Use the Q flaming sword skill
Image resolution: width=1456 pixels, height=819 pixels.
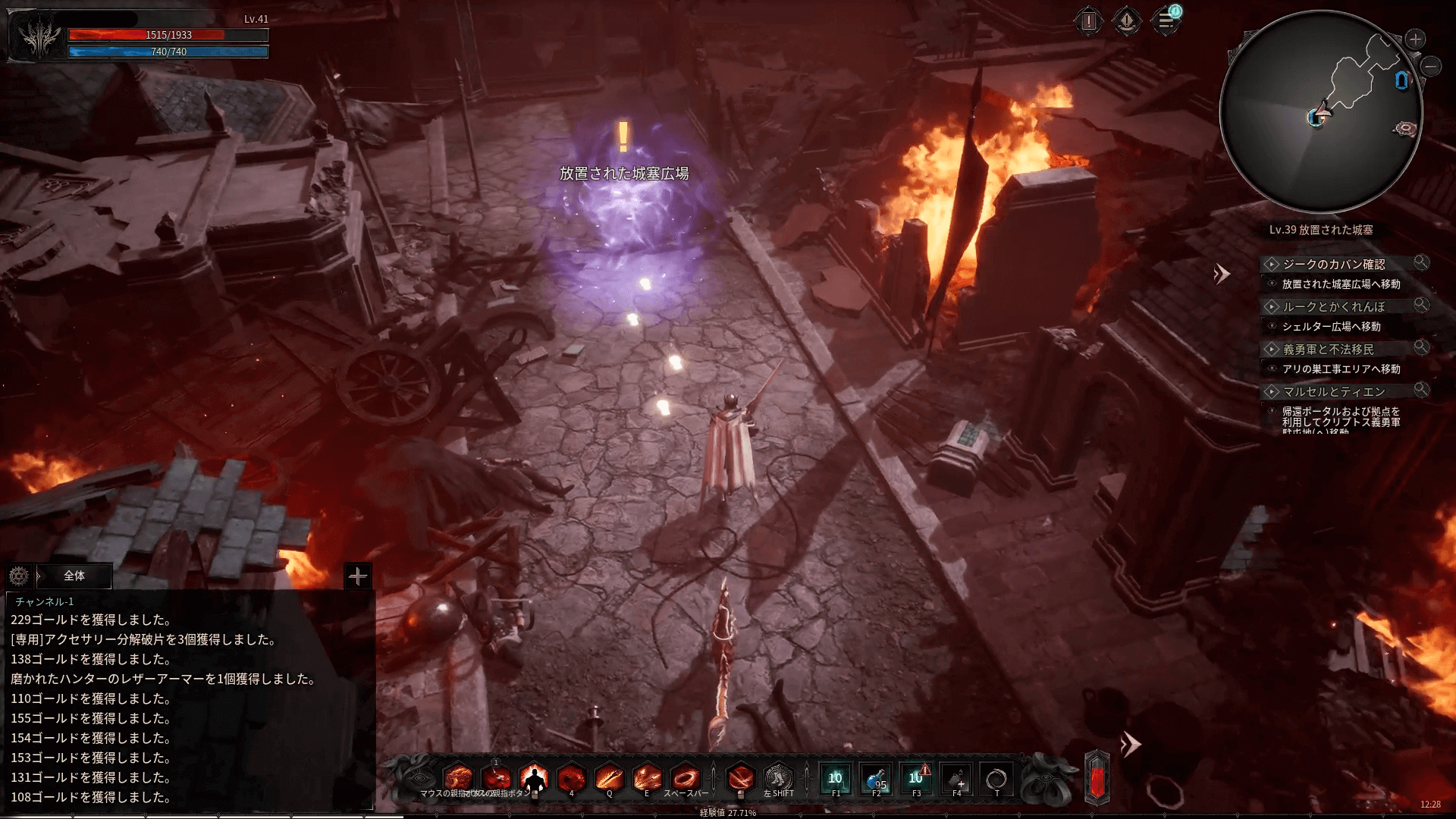point(609,778)
